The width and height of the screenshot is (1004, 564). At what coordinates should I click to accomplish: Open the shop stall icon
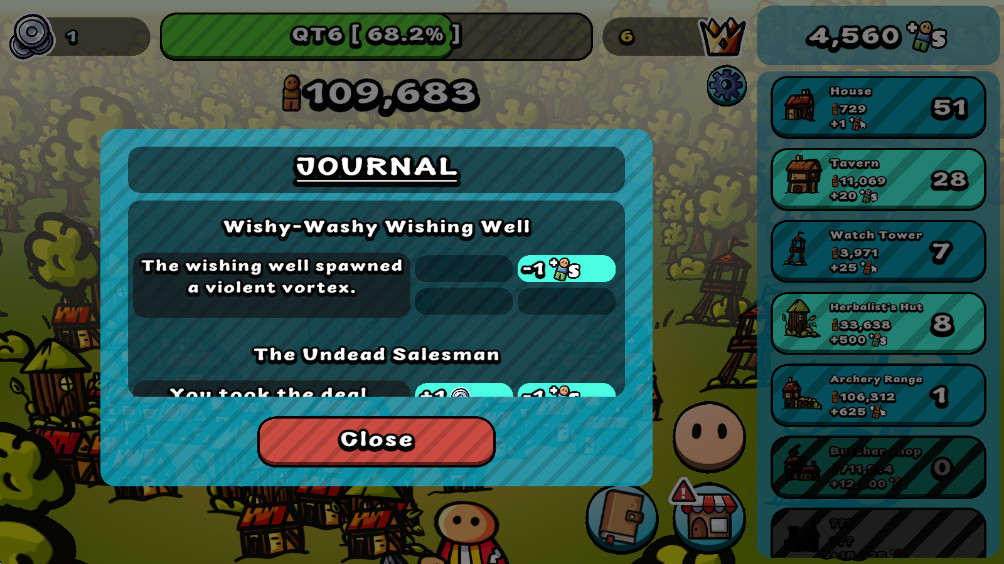pyautogui.click(x=709, y=517)
